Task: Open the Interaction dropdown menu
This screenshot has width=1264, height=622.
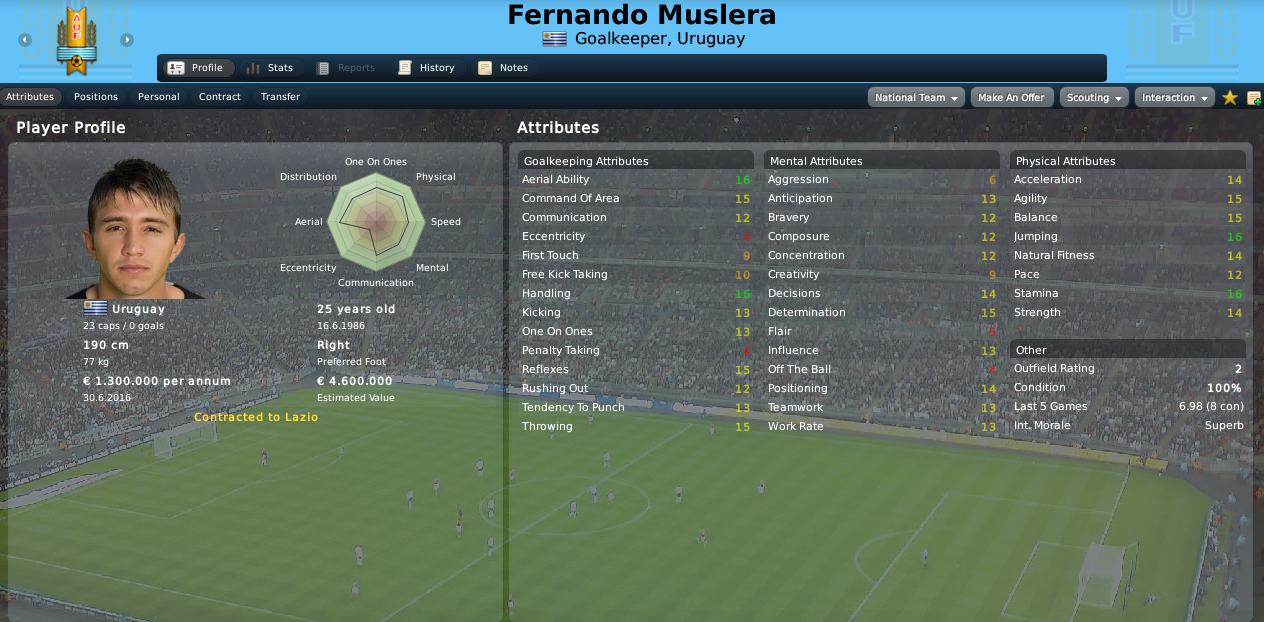Action: pos(1174,97)
